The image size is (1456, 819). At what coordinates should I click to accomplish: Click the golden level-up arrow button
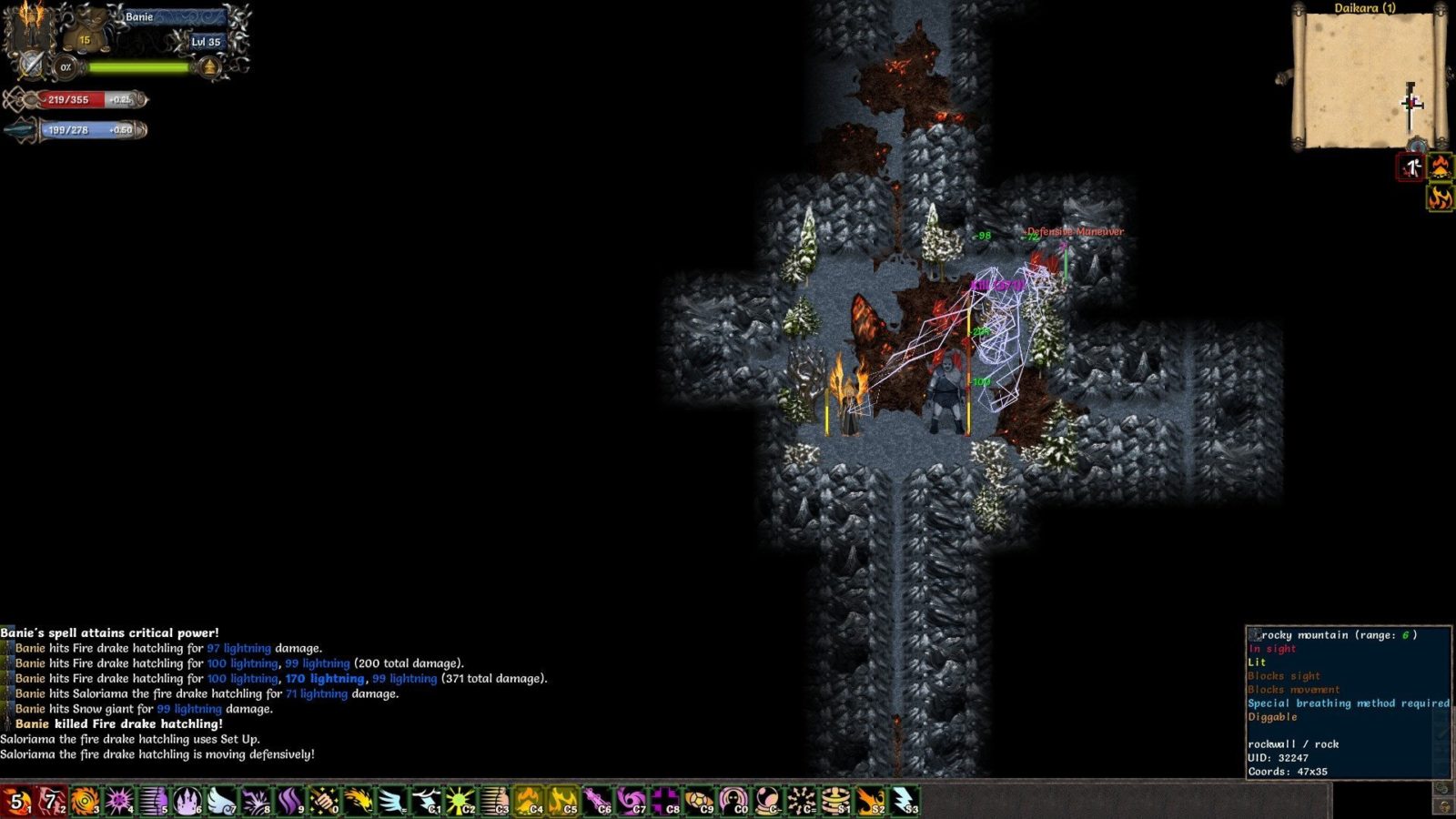coord(210,66)
